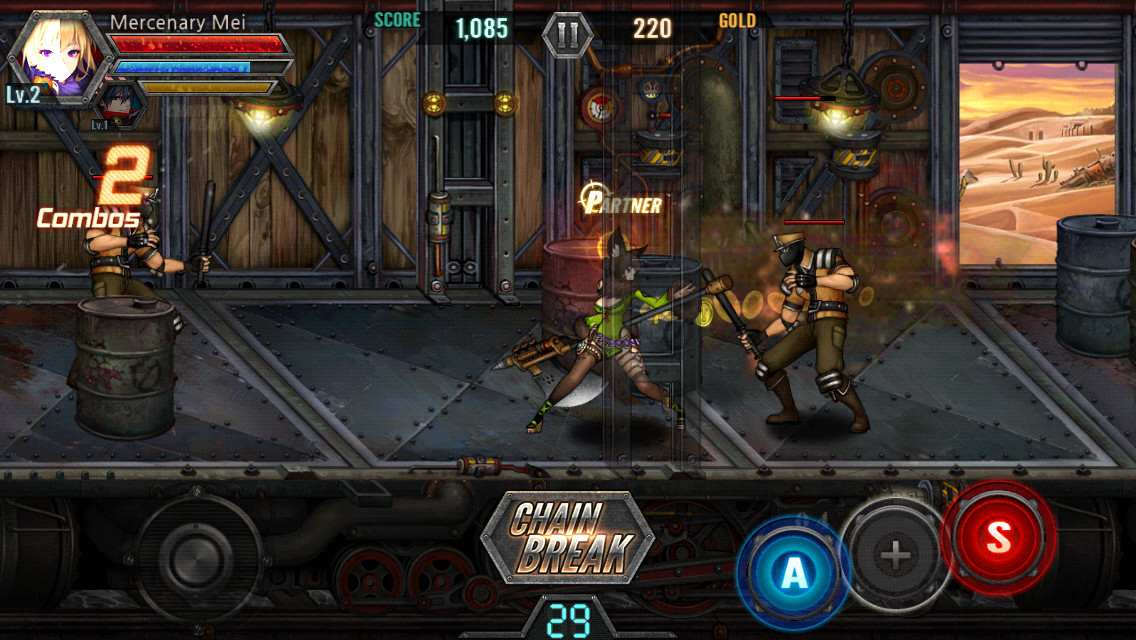Tap the gray plus button

[x=895, y=554]
